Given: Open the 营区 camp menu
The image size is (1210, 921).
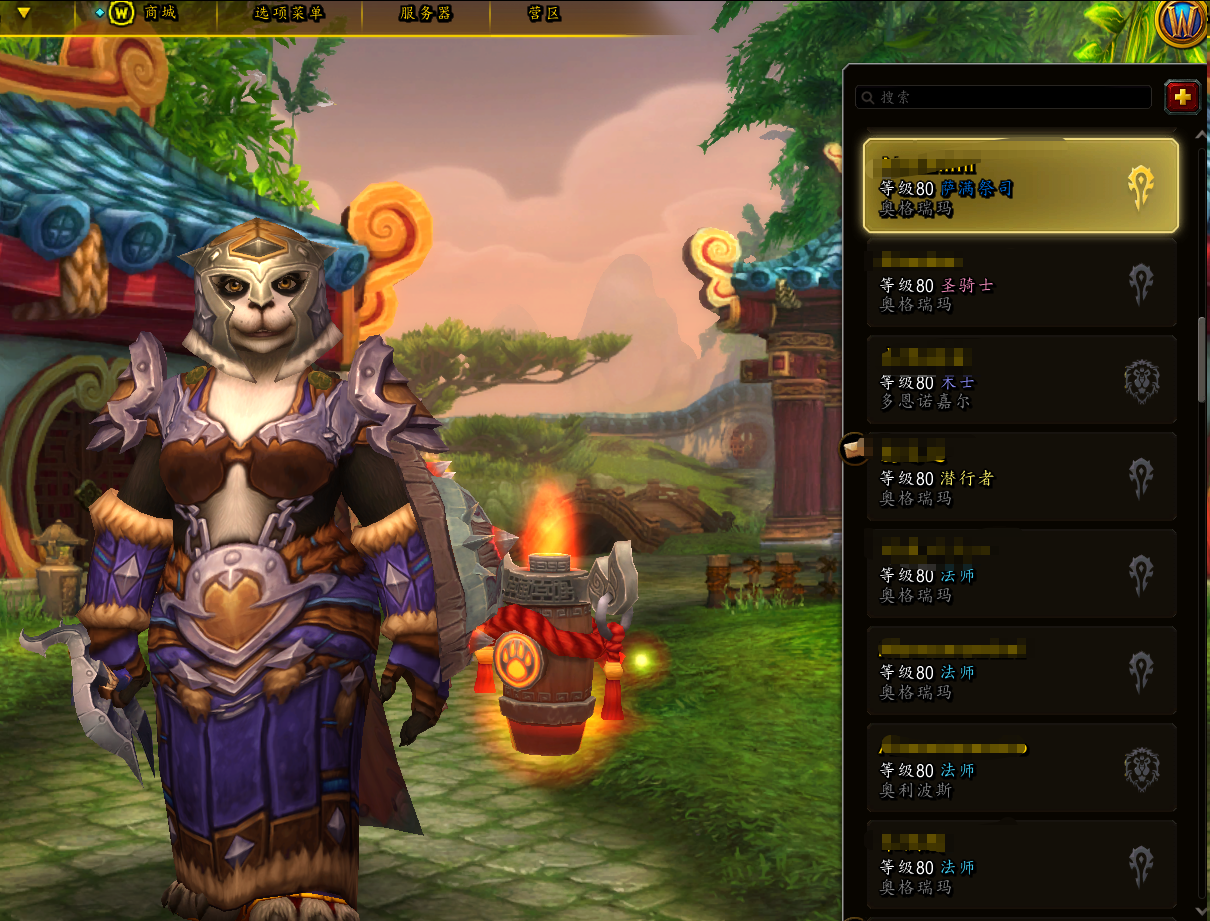Looking at the screenshot, I should point(544,14).
